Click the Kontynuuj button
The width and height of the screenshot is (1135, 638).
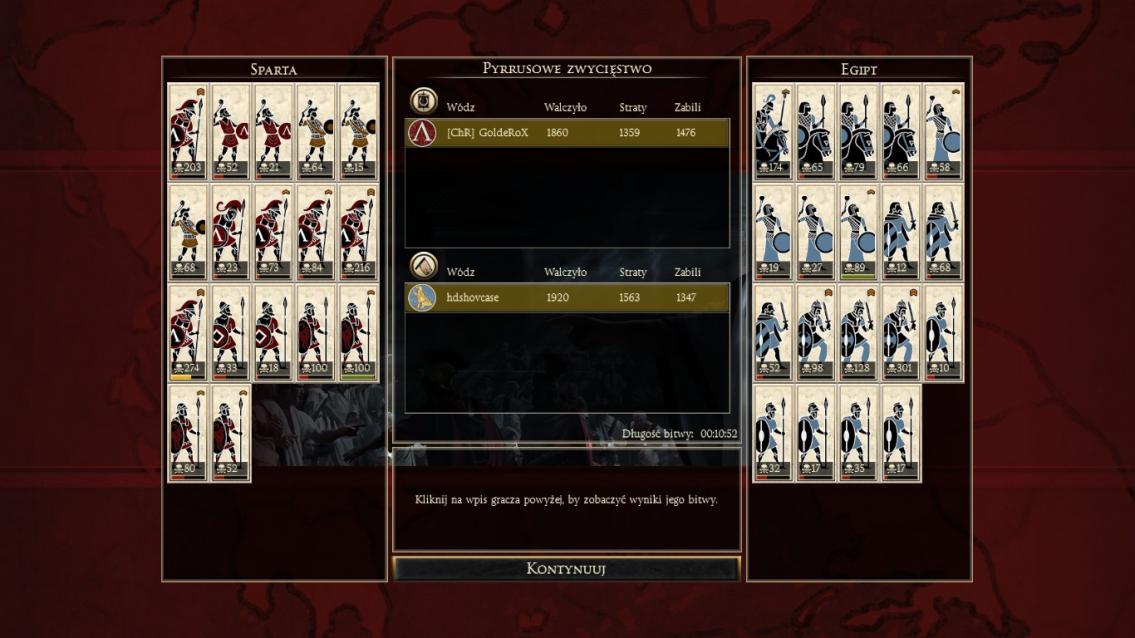coord(566,569)
